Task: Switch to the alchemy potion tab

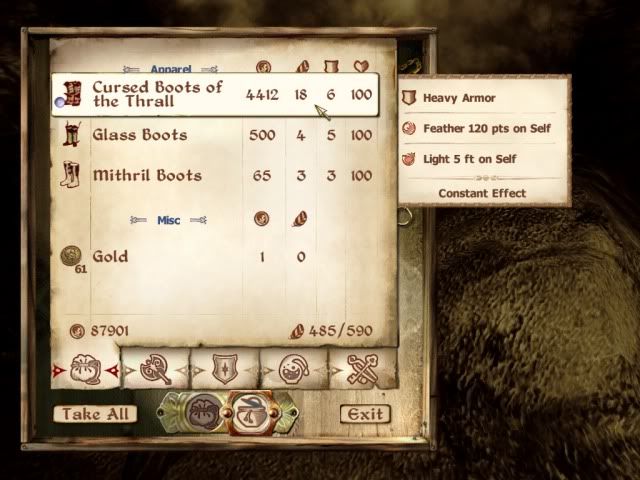Action: pyautogui.click(x=294, y=369)
